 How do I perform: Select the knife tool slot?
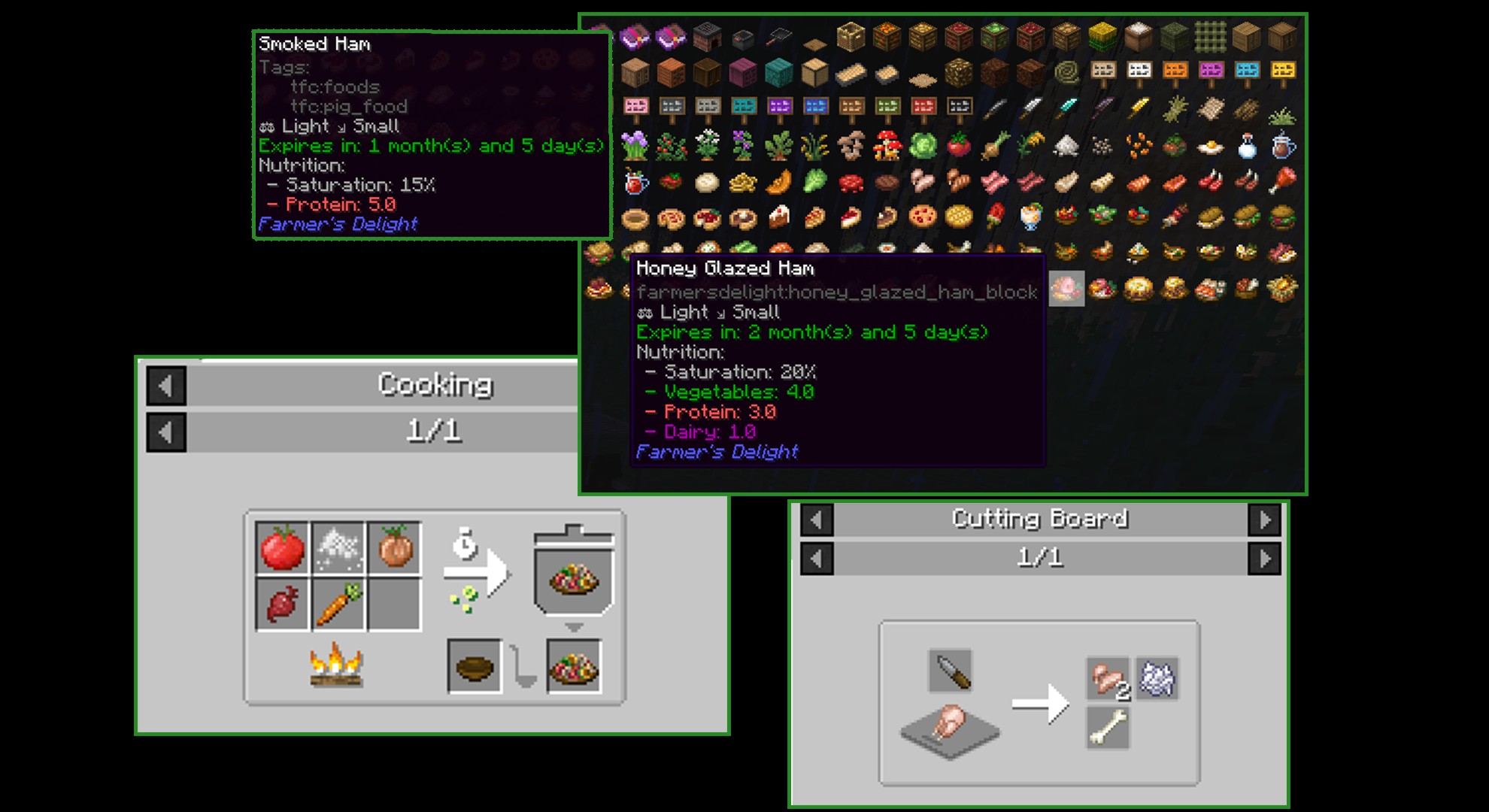950,671
